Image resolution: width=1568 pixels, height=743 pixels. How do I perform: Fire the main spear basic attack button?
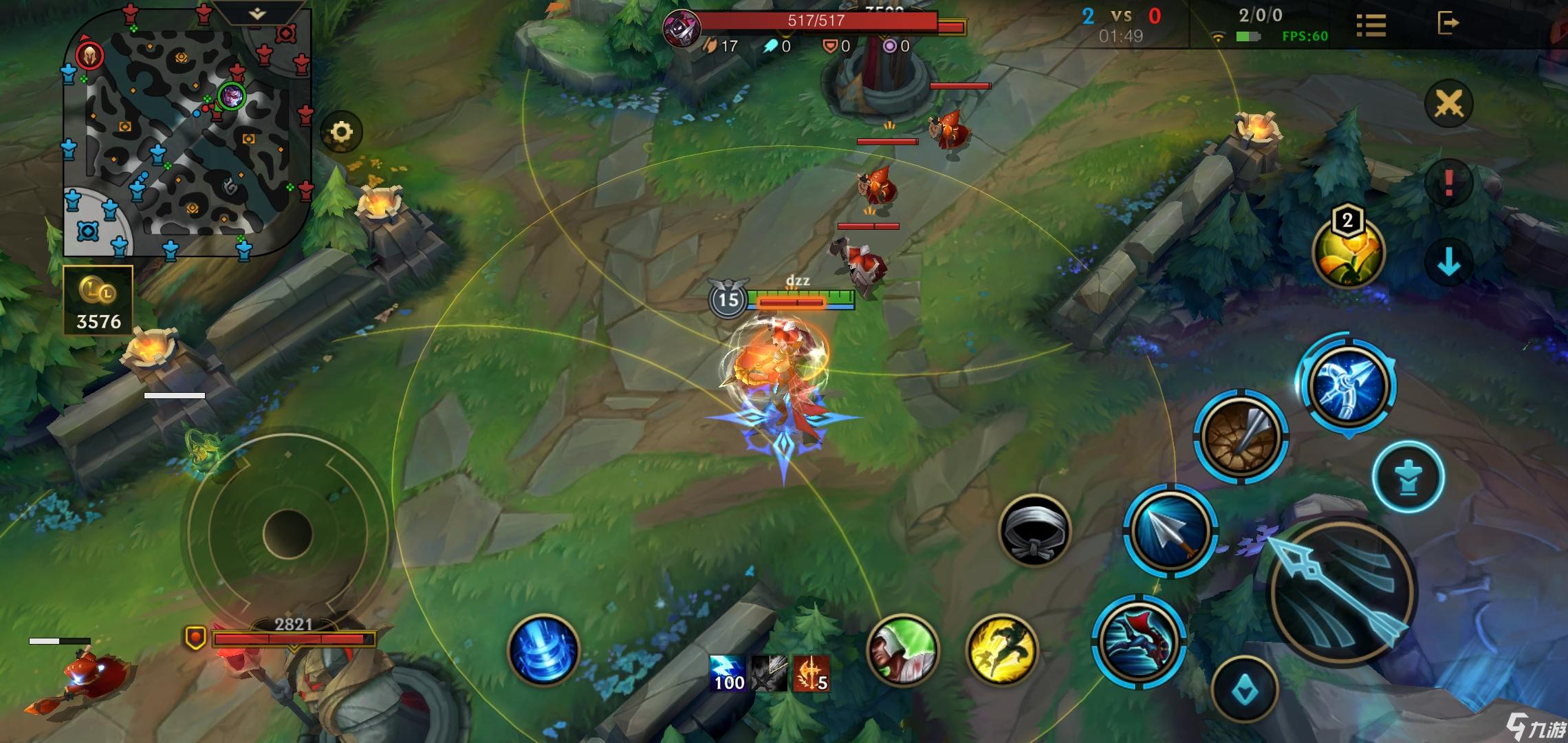point(1340,593)
